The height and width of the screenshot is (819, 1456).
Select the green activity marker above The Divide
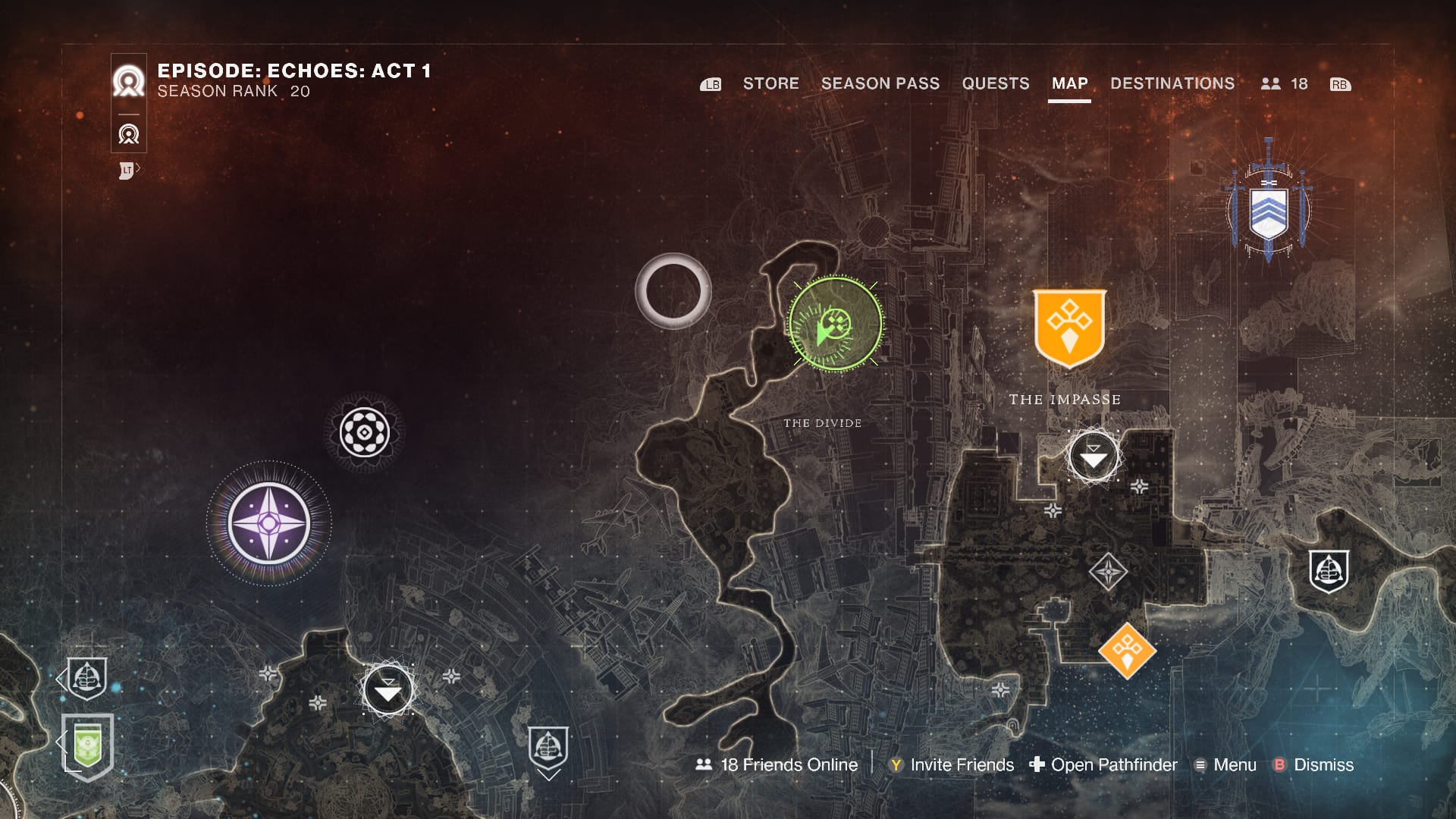[x=835, y=325]
